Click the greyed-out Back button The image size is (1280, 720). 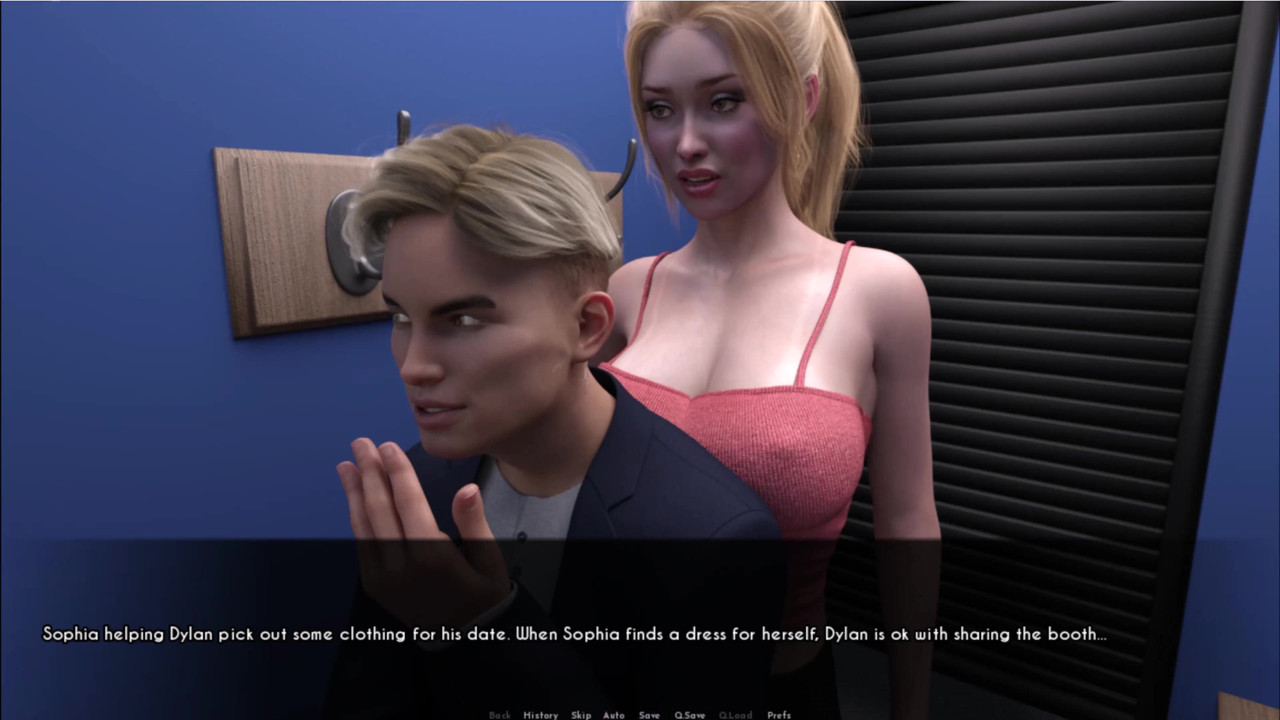(500, 715)
